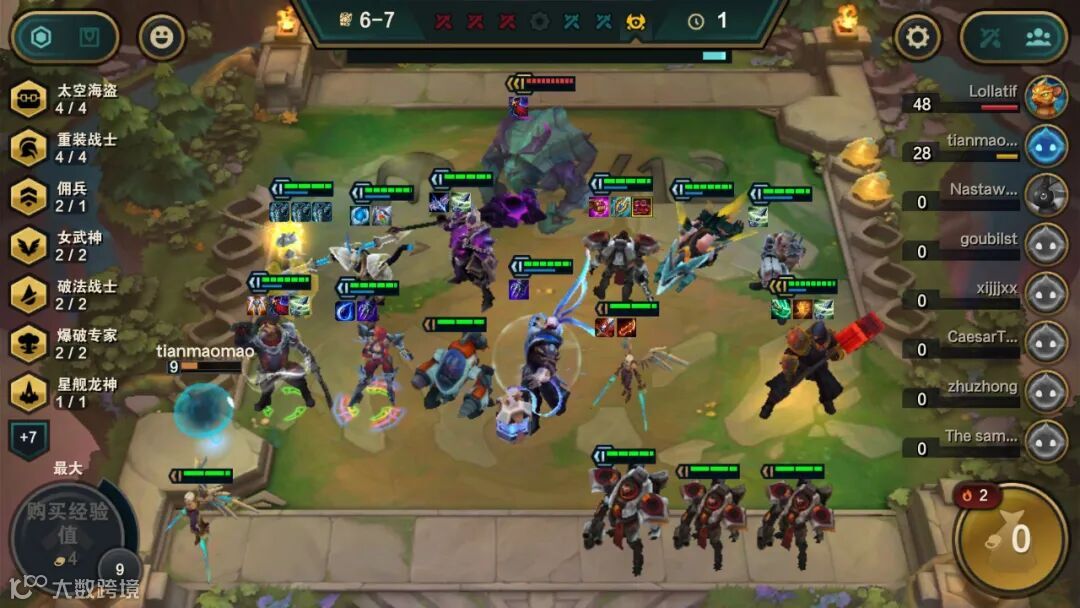The width and height of the screenshot is (1080, 608).
Task: Click the gold coin shop button
Action: [x=1010, y=539]
